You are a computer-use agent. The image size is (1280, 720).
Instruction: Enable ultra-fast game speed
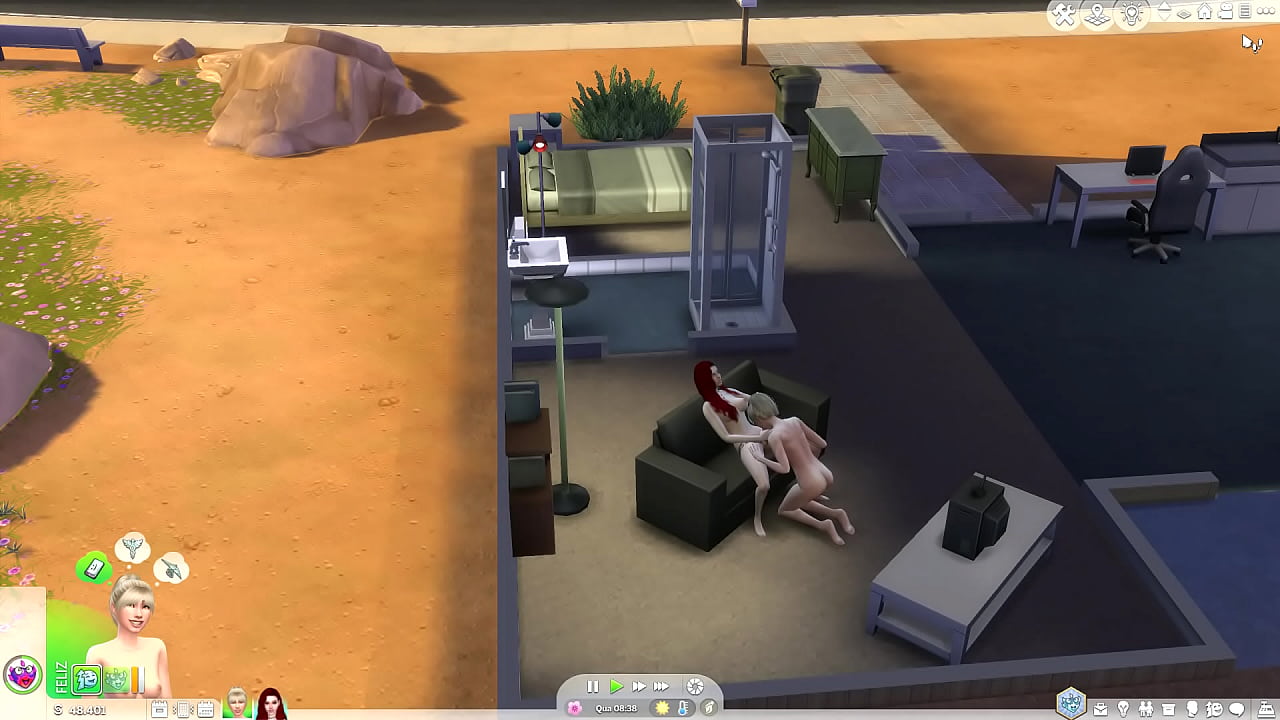(662, 686)
